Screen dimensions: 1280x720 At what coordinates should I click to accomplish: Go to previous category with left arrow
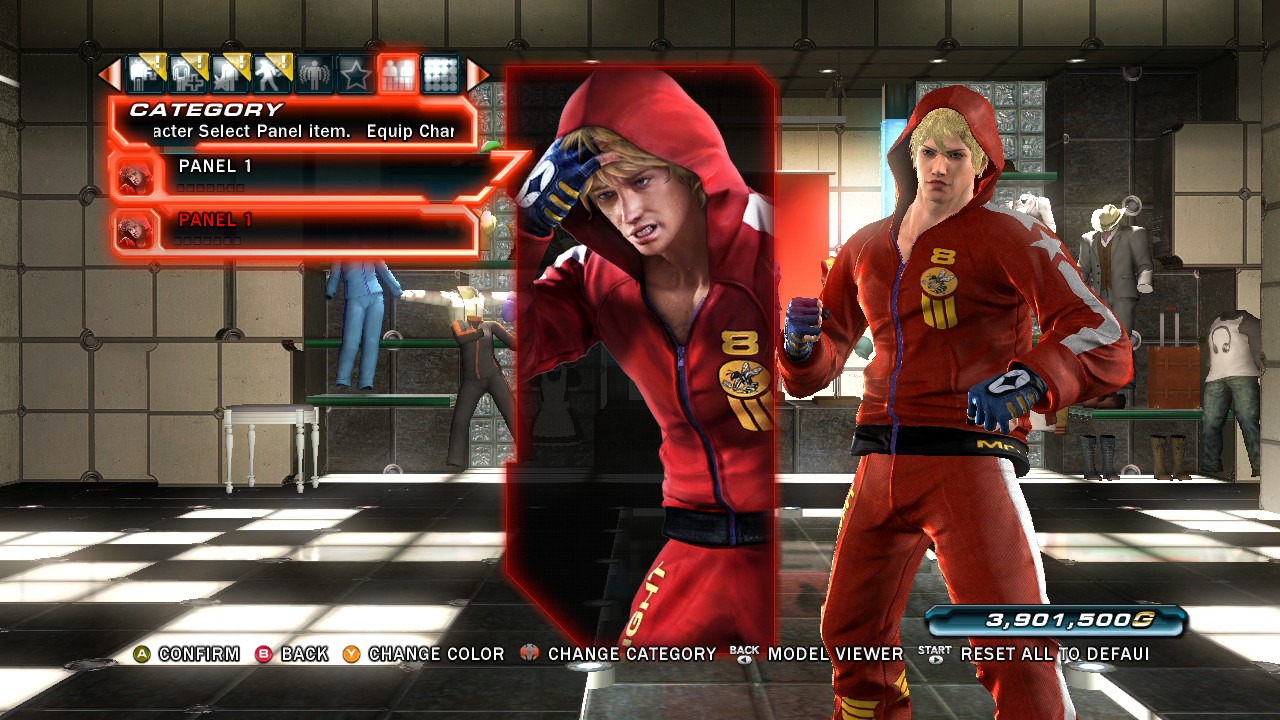click(x=109, y=74)
